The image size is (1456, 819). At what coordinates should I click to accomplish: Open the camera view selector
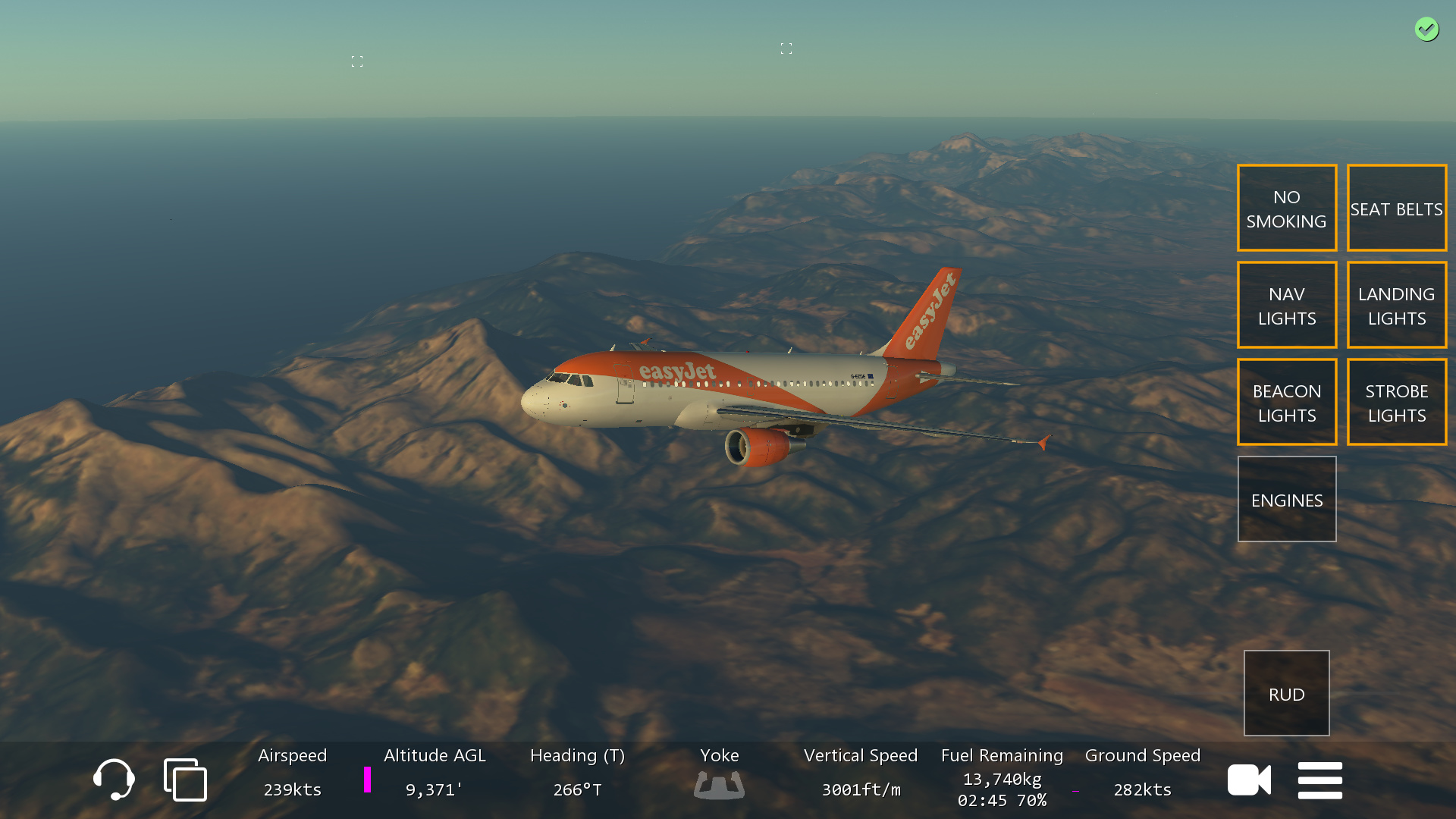coord(1249,780)
